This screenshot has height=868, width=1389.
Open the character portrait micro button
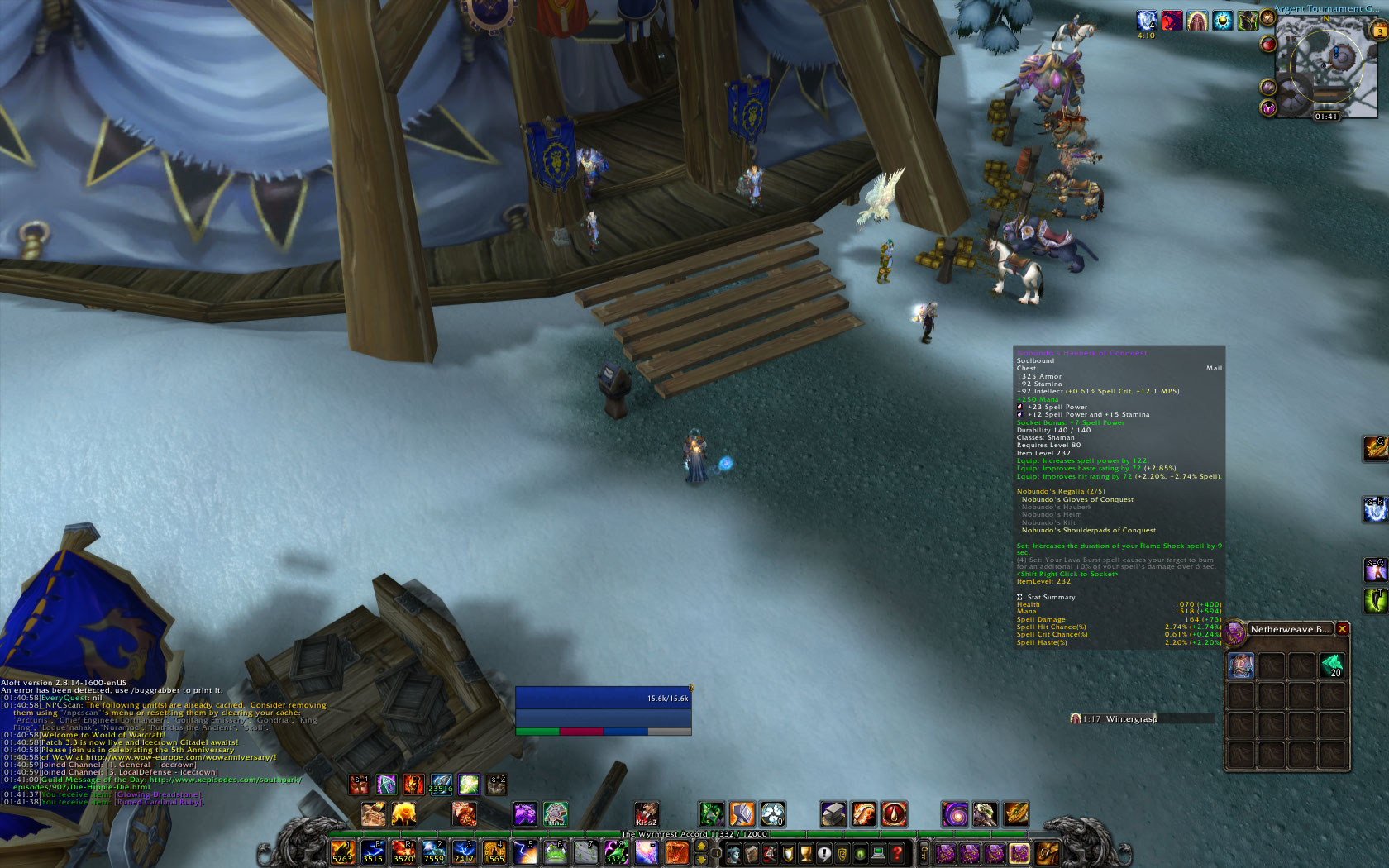click(733, 852)
